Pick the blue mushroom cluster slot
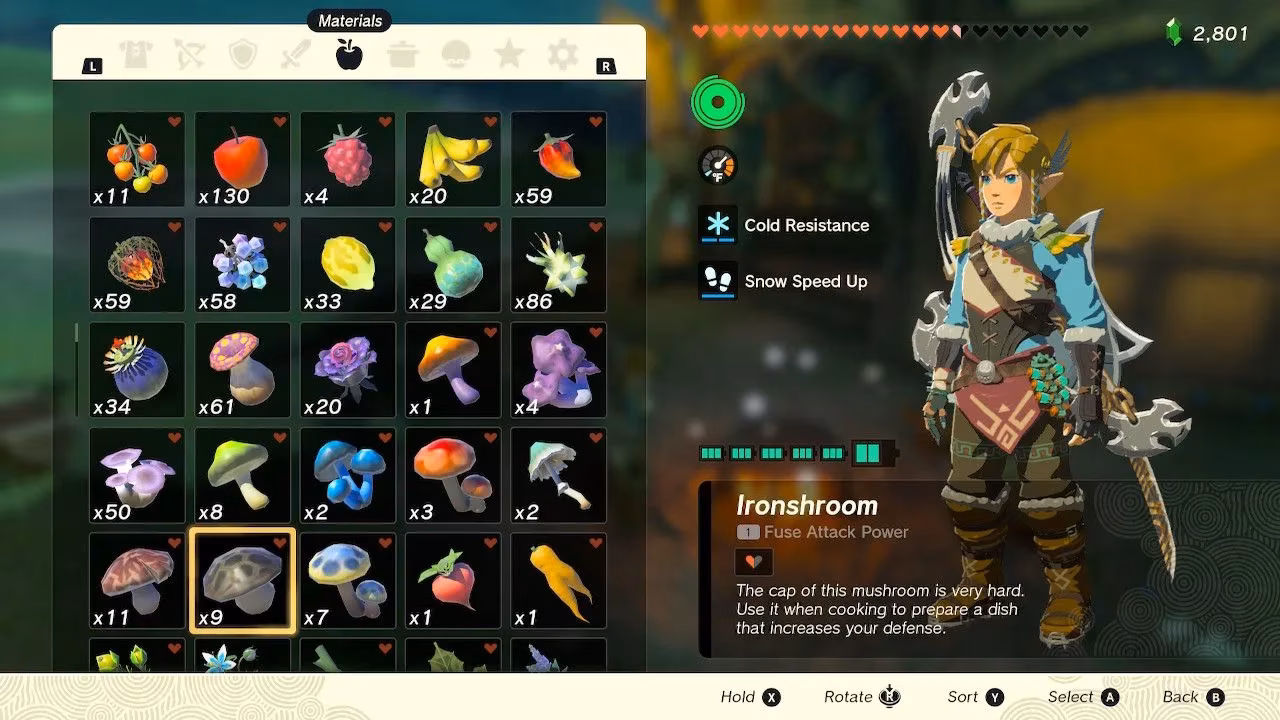Viewport: 1280px width, 720px height. coord(348,475)
